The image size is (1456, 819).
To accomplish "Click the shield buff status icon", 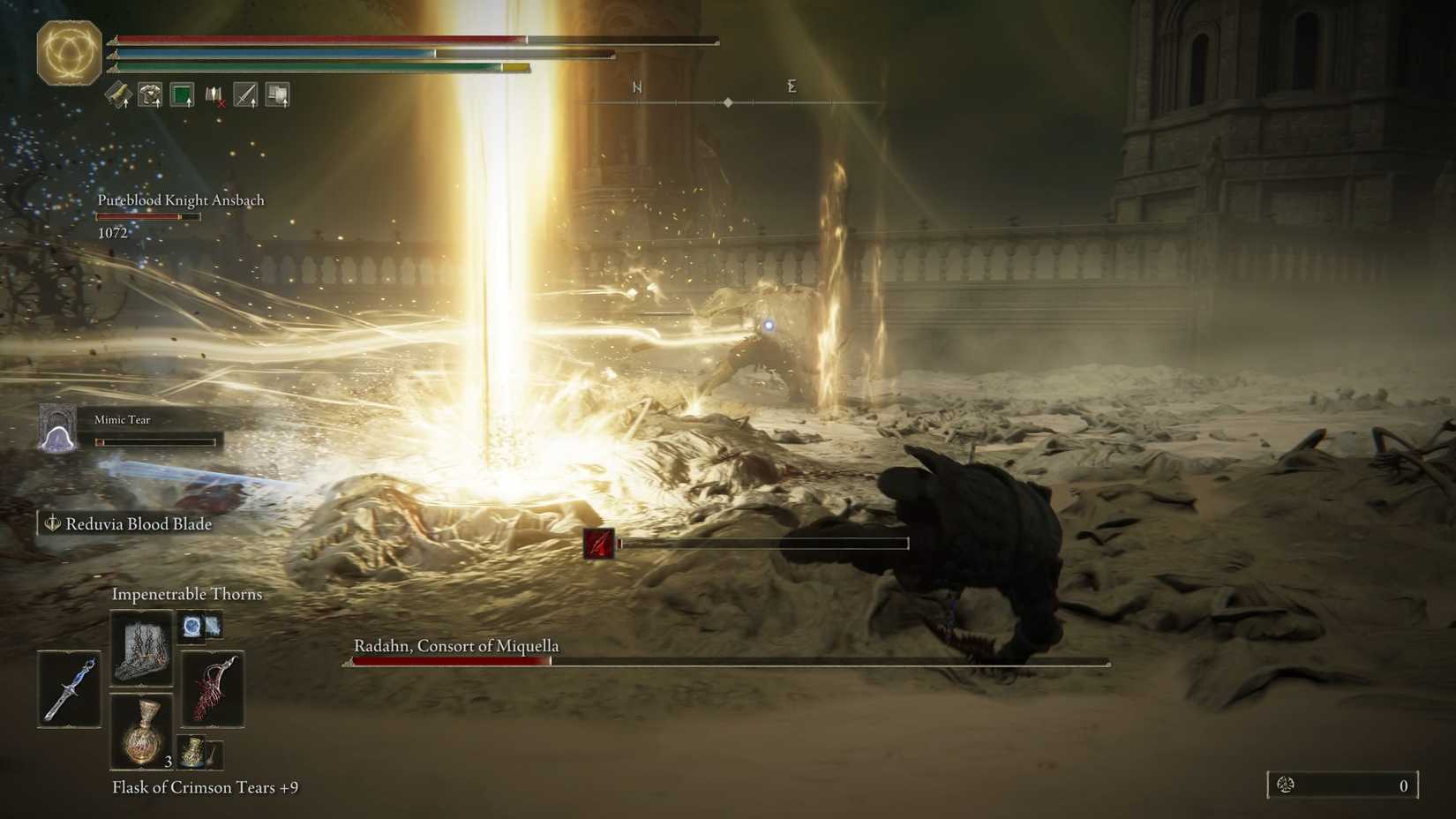I will tap(279, 93).
